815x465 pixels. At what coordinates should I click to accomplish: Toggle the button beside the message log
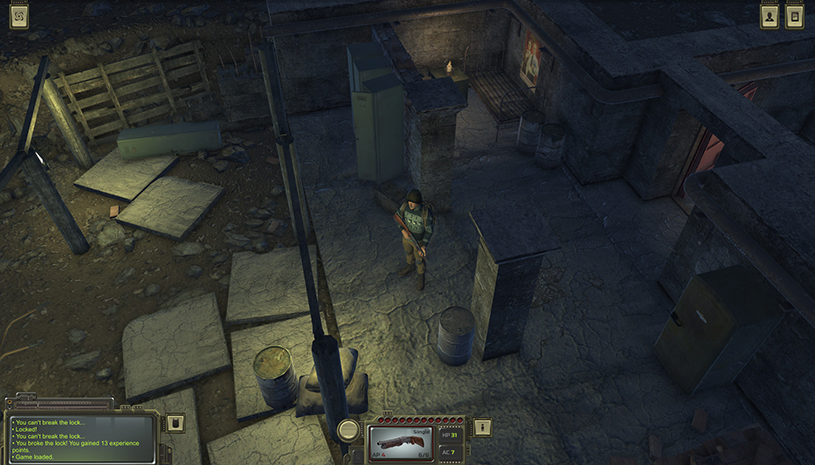point(176,423)
